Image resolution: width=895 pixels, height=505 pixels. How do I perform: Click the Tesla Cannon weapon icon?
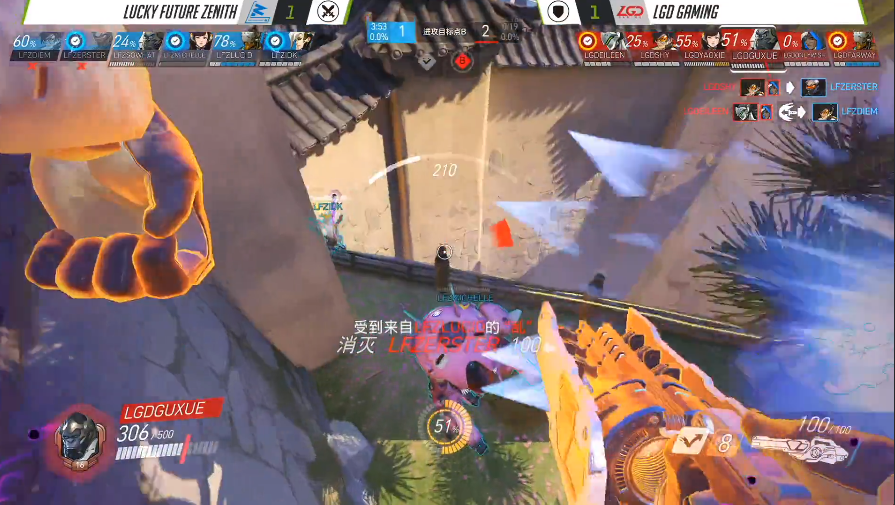tap(795, 444)
